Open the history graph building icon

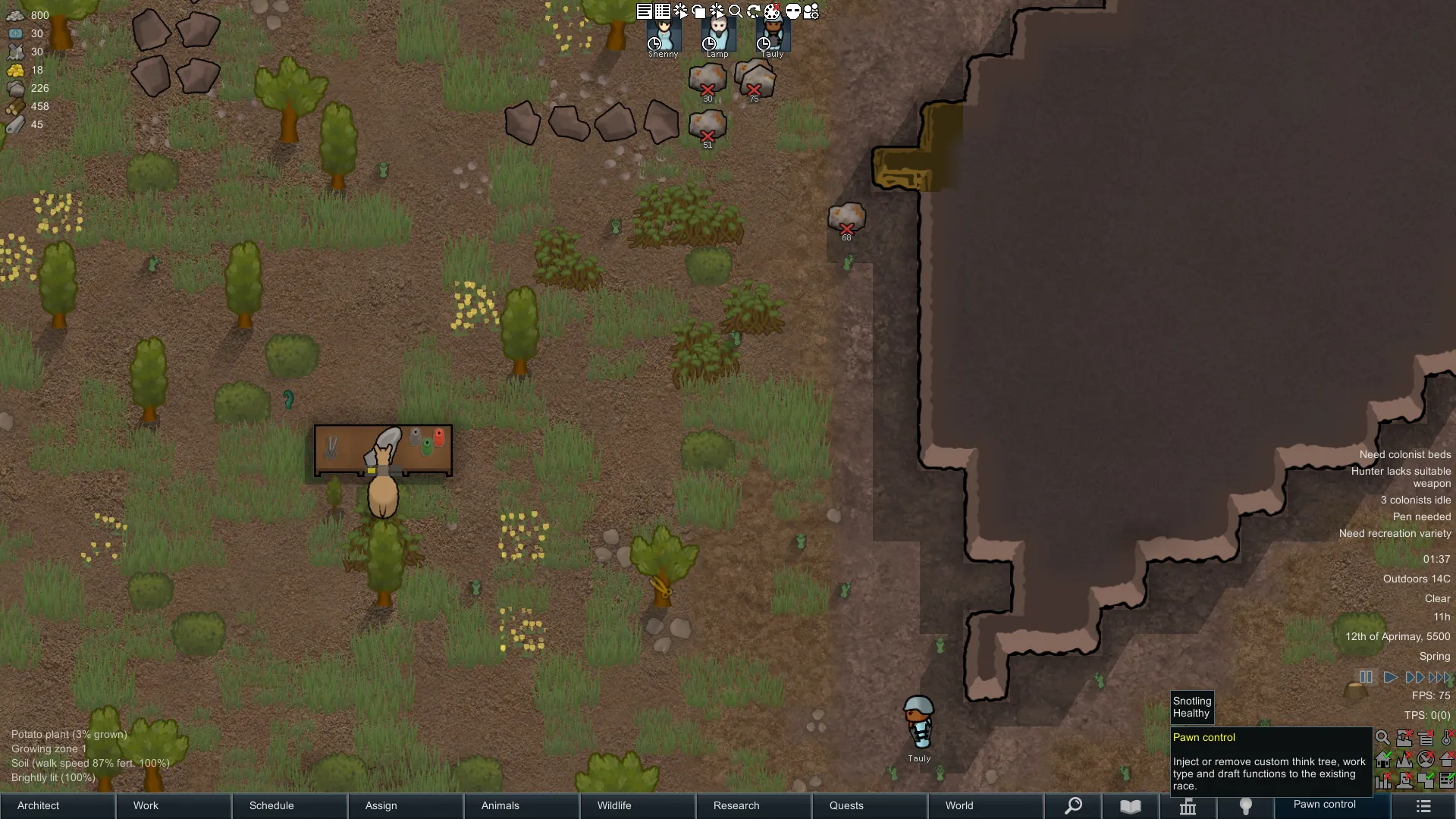tap(1188, 807)
